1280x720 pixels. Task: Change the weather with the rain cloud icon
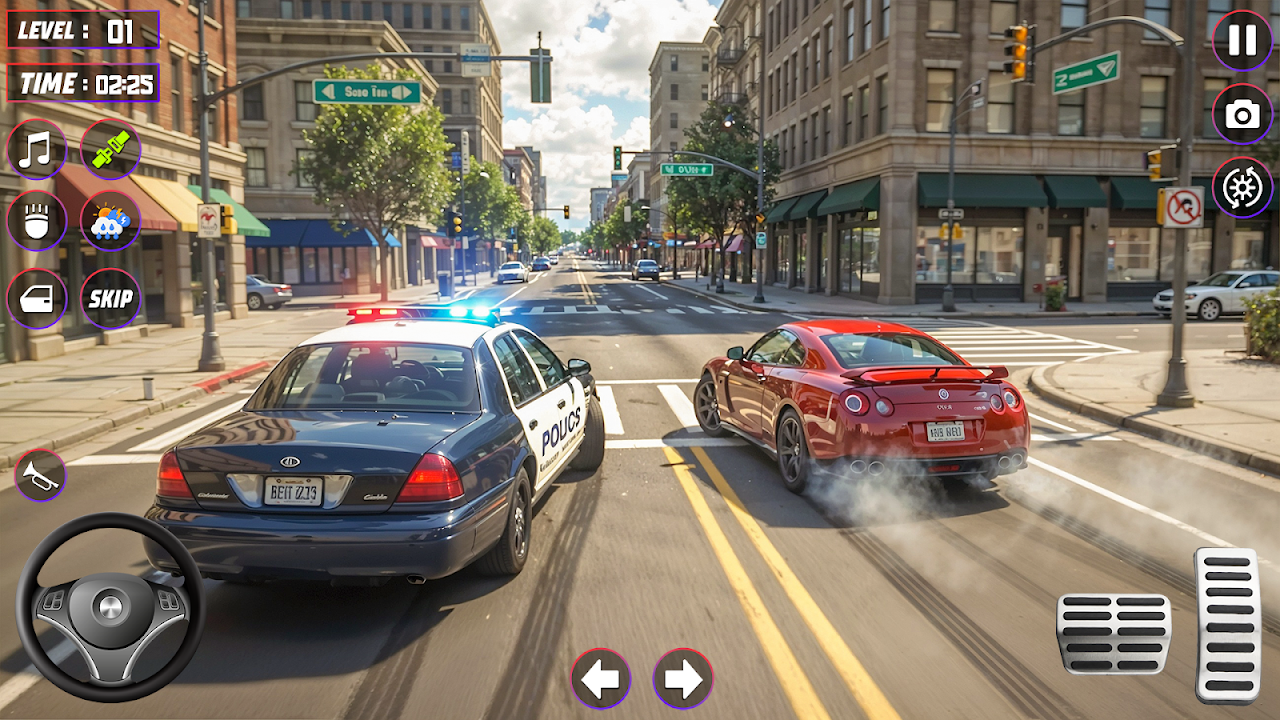pyautogui.click(x=110, y=222)
